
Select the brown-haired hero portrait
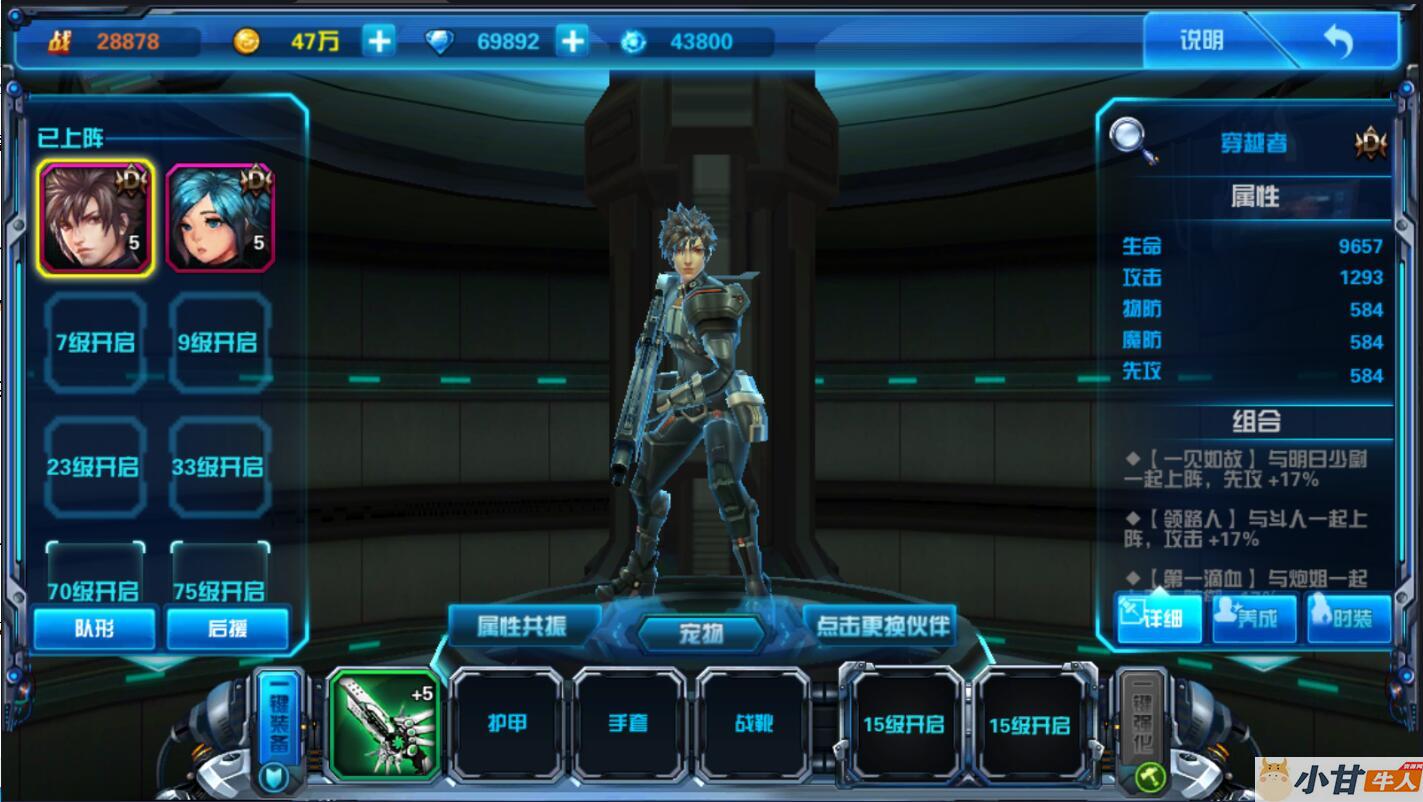click(x=96, y=217)
